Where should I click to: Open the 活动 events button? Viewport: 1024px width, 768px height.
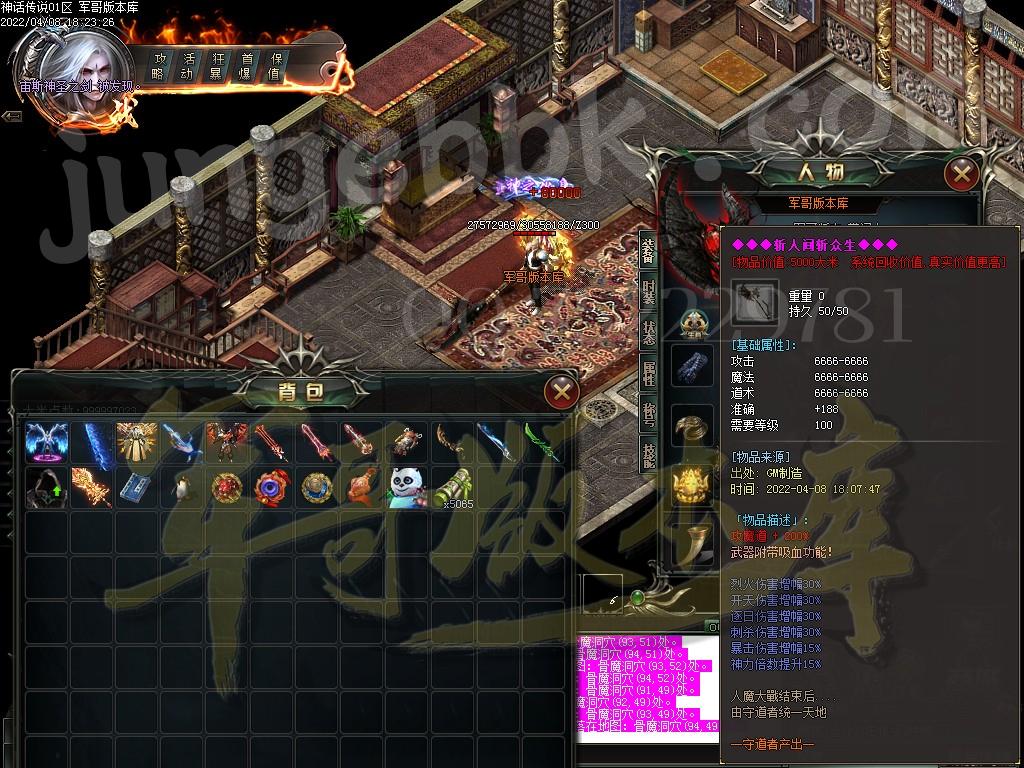coord(186,66)
